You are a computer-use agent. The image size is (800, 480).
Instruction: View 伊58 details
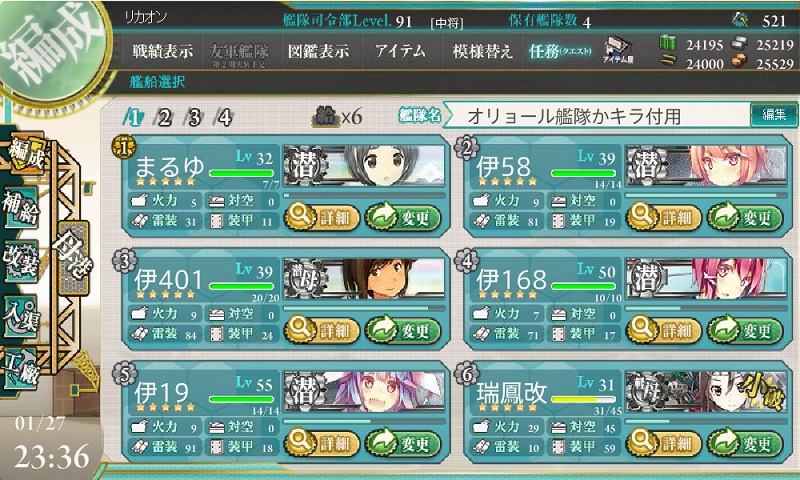661,215
